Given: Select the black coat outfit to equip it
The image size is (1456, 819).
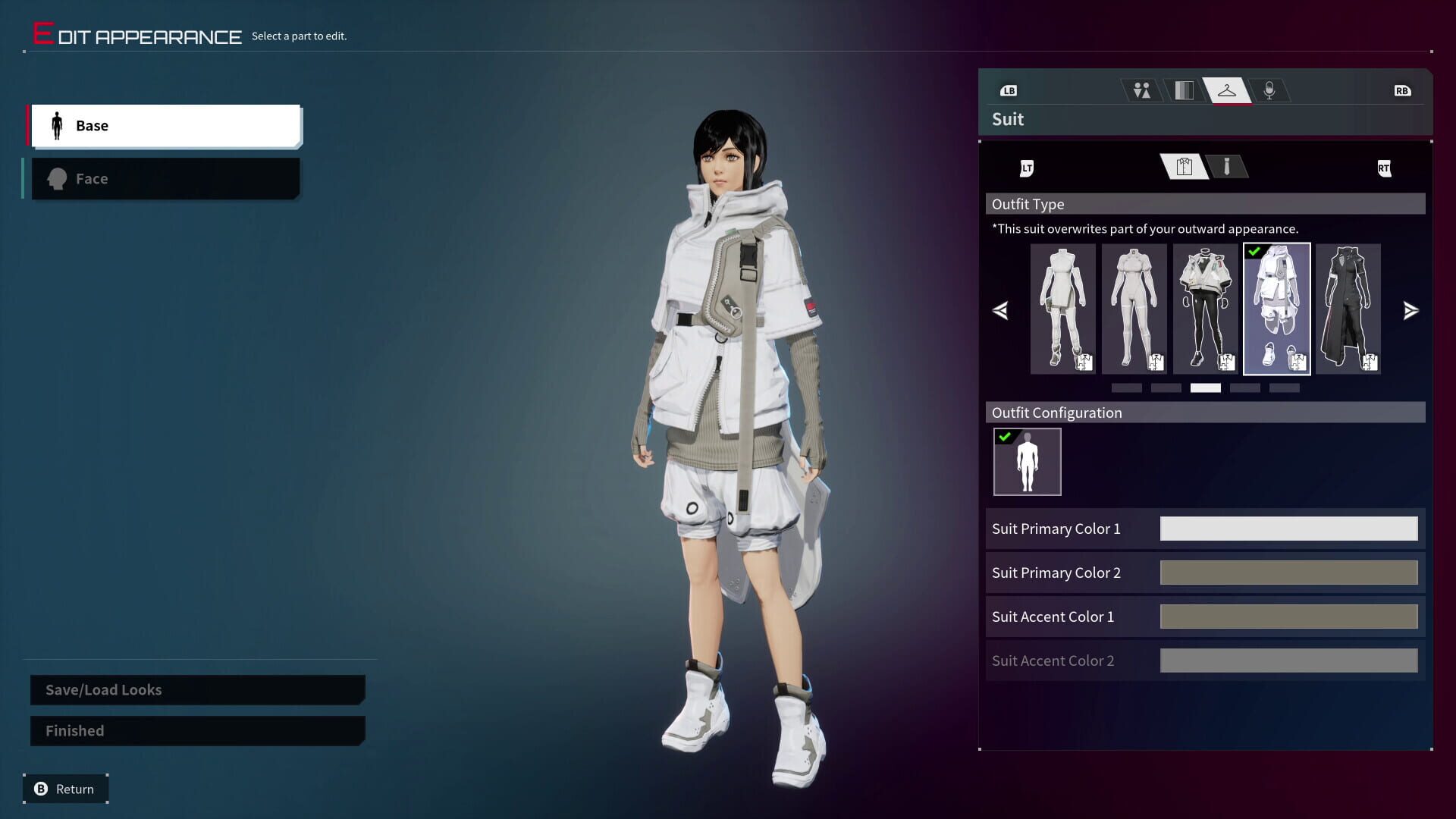Looking at the screenshot, I should (1348, 307).
